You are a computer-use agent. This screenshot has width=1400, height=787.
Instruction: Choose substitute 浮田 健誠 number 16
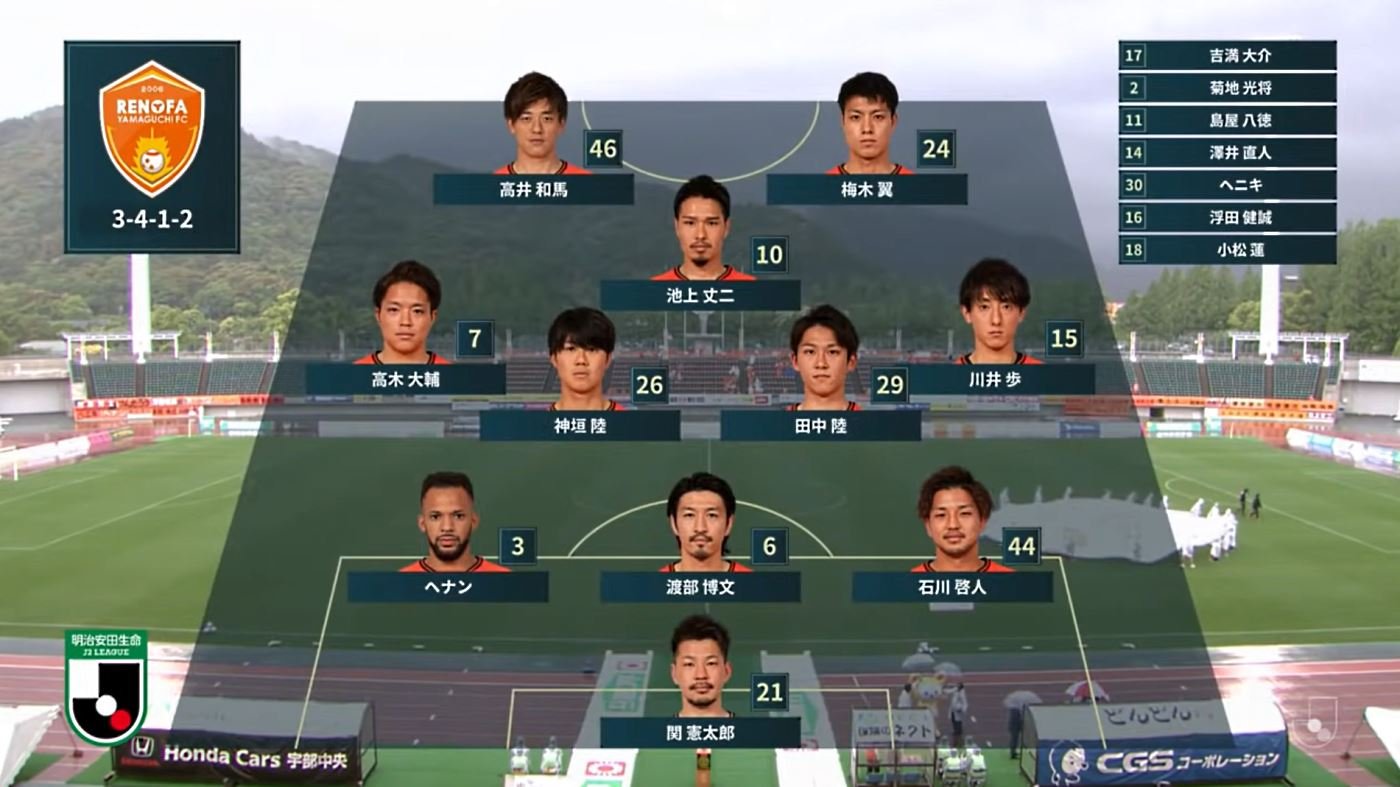[x=1227, y=217]
